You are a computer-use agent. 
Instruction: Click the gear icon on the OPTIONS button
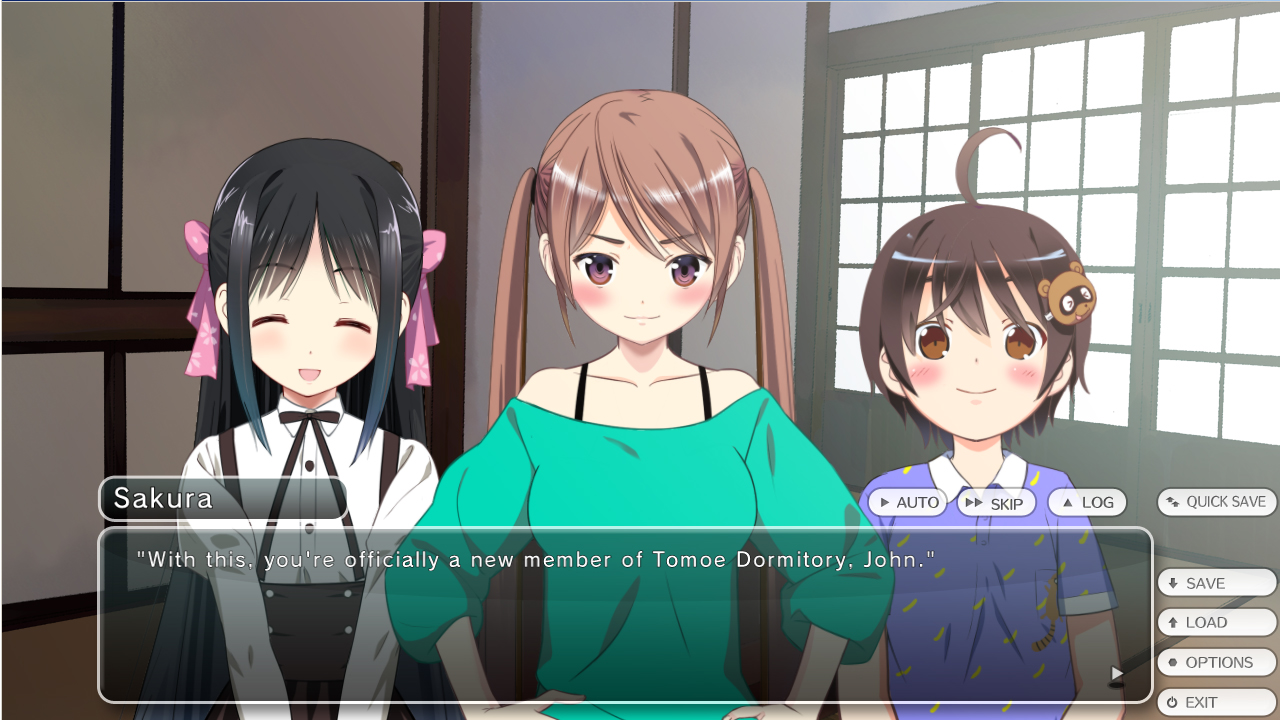click(1173, 662)
